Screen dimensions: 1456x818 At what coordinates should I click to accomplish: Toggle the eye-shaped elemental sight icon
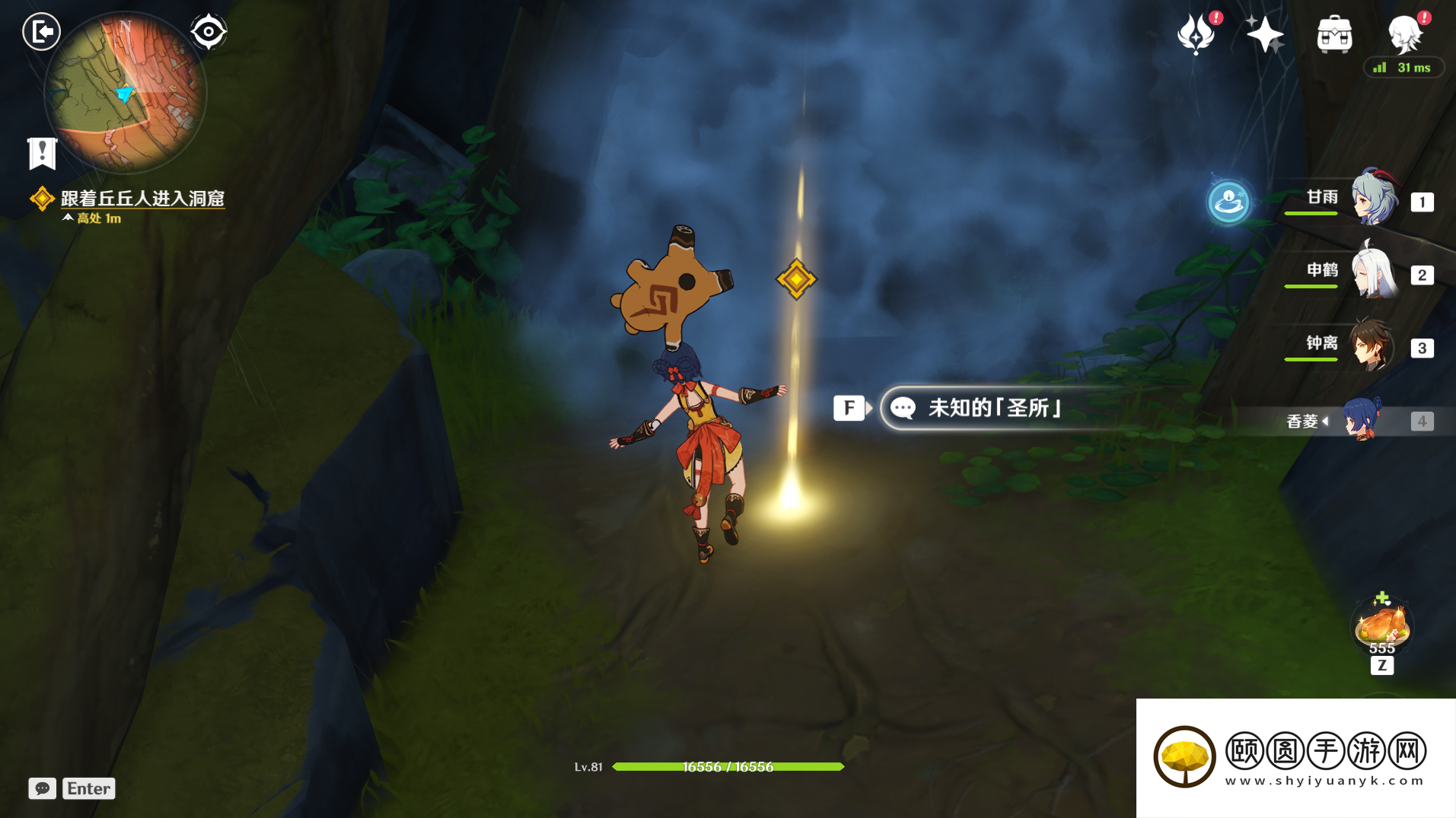(209, 32)
